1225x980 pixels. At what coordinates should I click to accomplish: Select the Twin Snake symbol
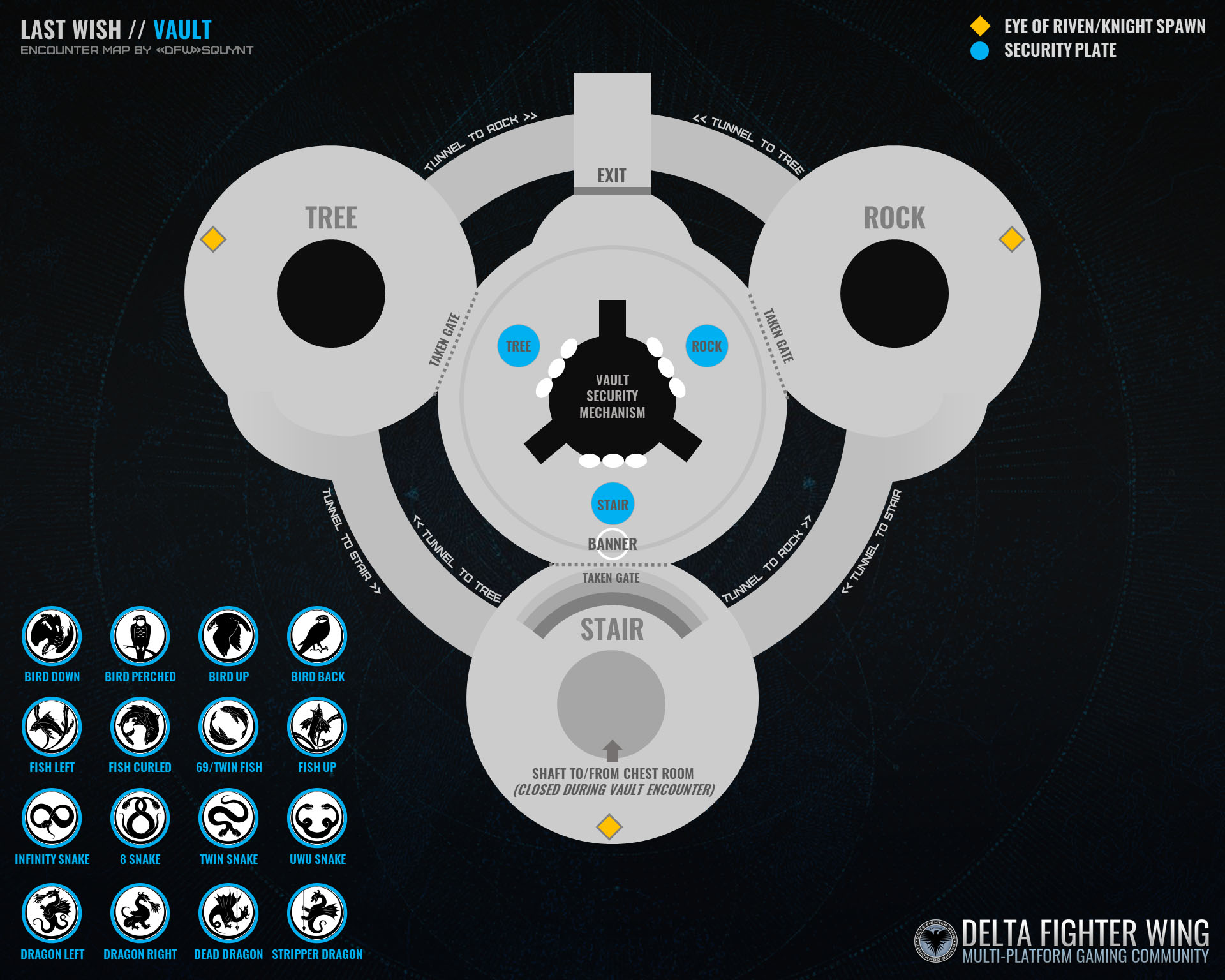(x=228, y=818)
